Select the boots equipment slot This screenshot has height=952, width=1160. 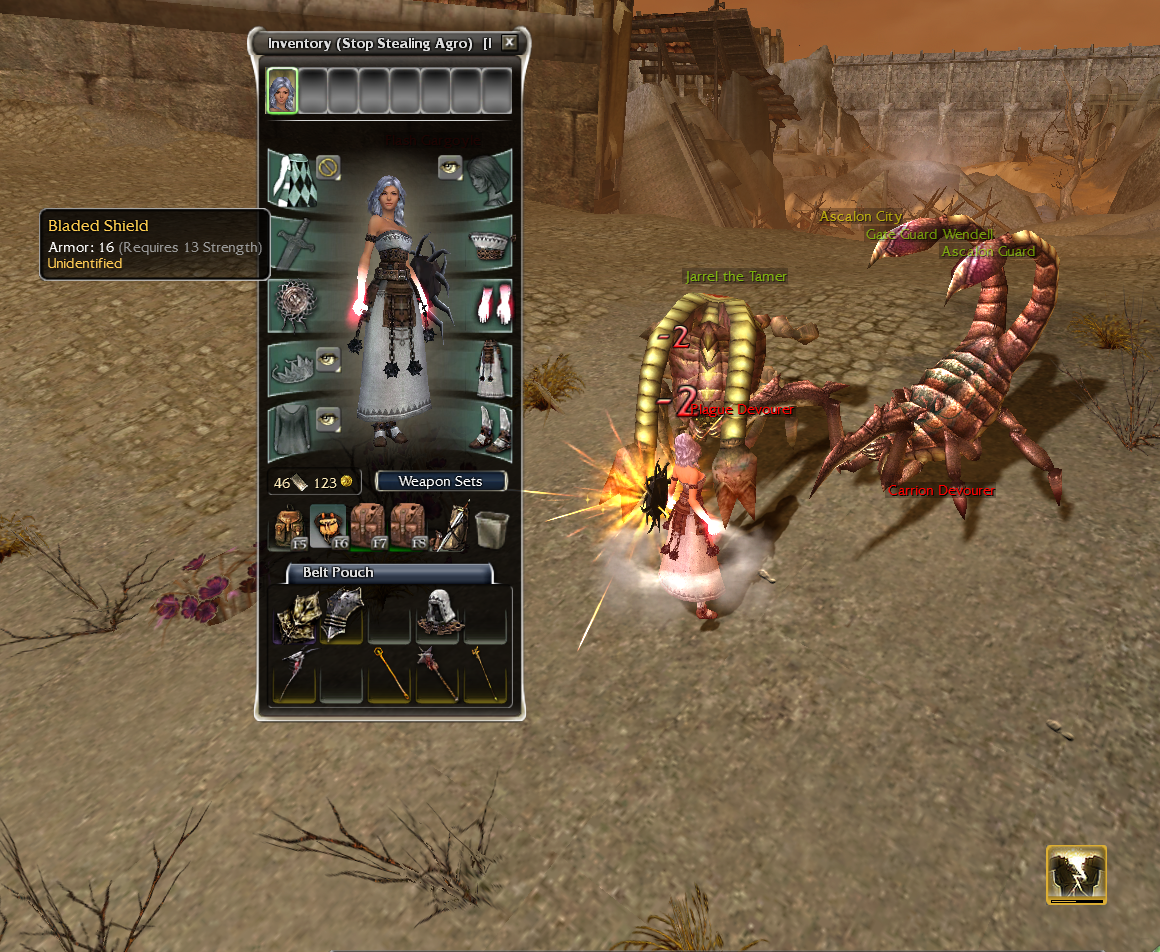[490, 428]
